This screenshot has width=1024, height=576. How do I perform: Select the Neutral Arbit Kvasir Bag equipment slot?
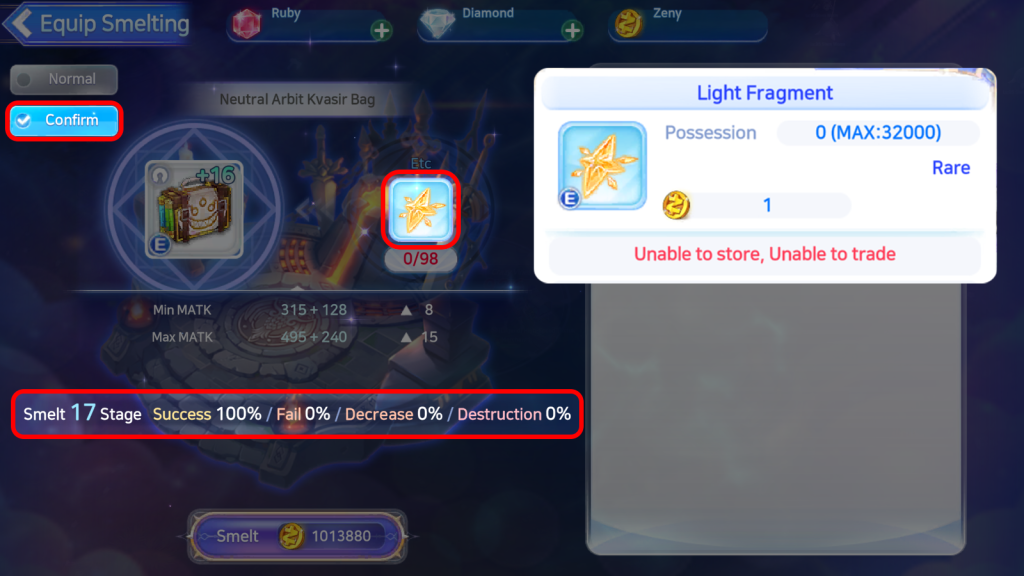194,210
